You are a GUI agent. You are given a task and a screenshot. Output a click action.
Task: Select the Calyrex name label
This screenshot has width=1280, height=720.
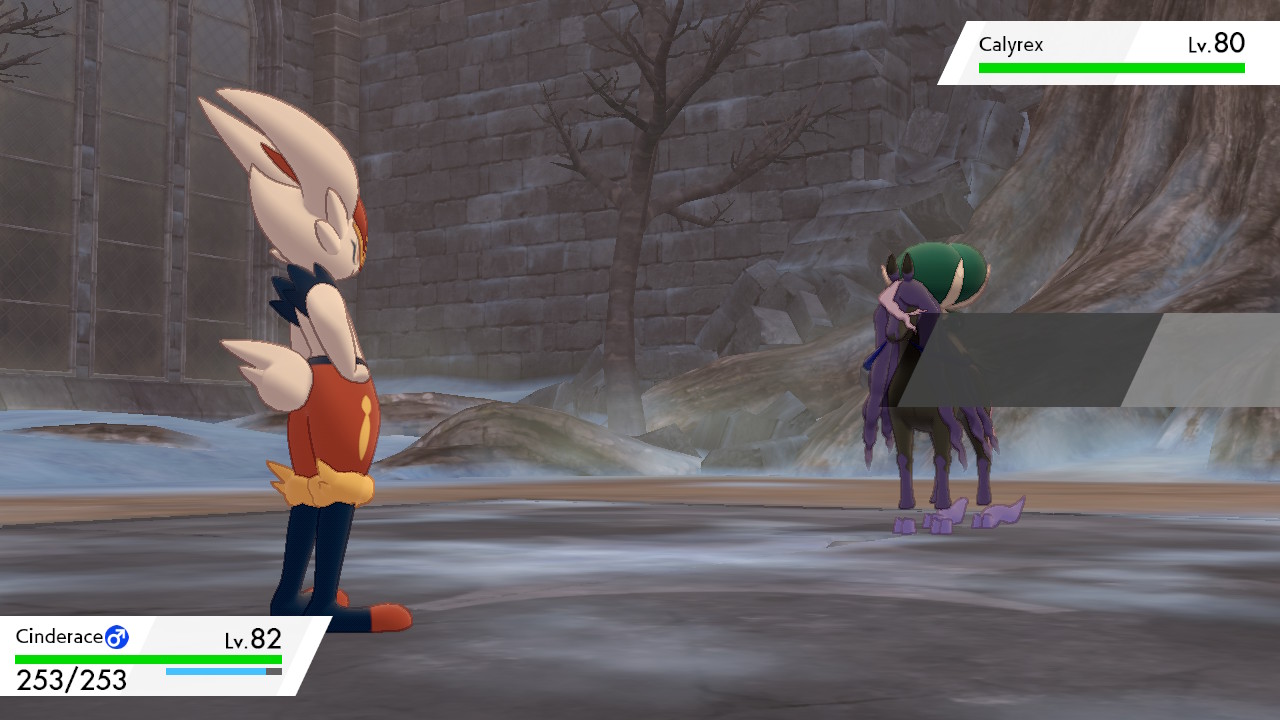[1012, 44]
